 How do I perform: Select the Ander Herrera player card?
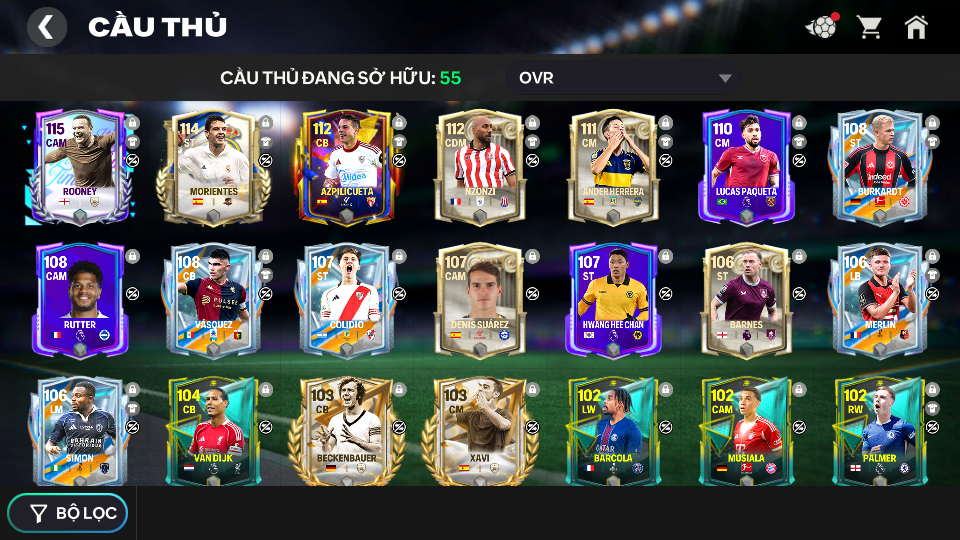613,166
